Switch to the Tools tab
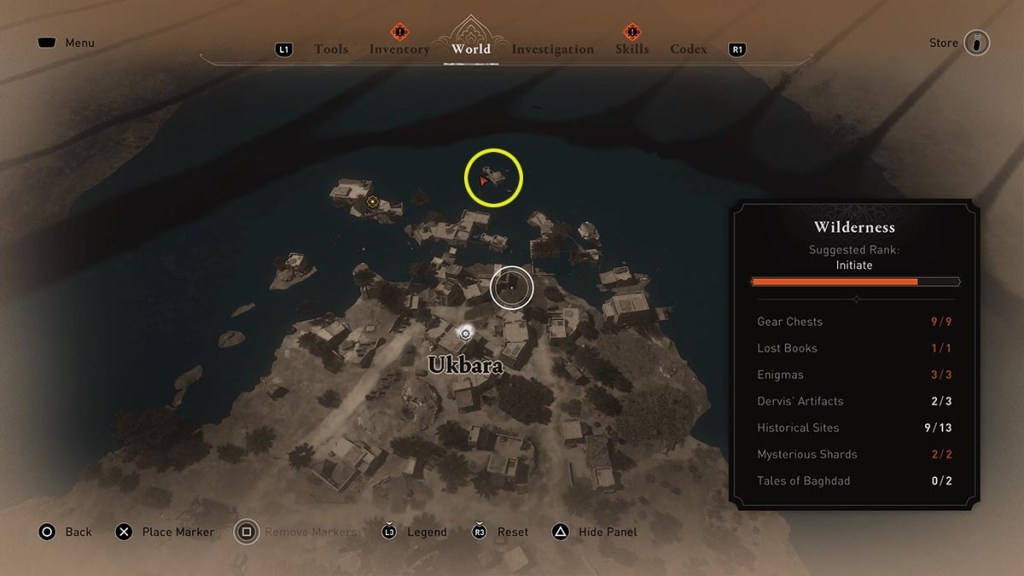This screenshot has height=576, width=1024. (x=331, y=49)
